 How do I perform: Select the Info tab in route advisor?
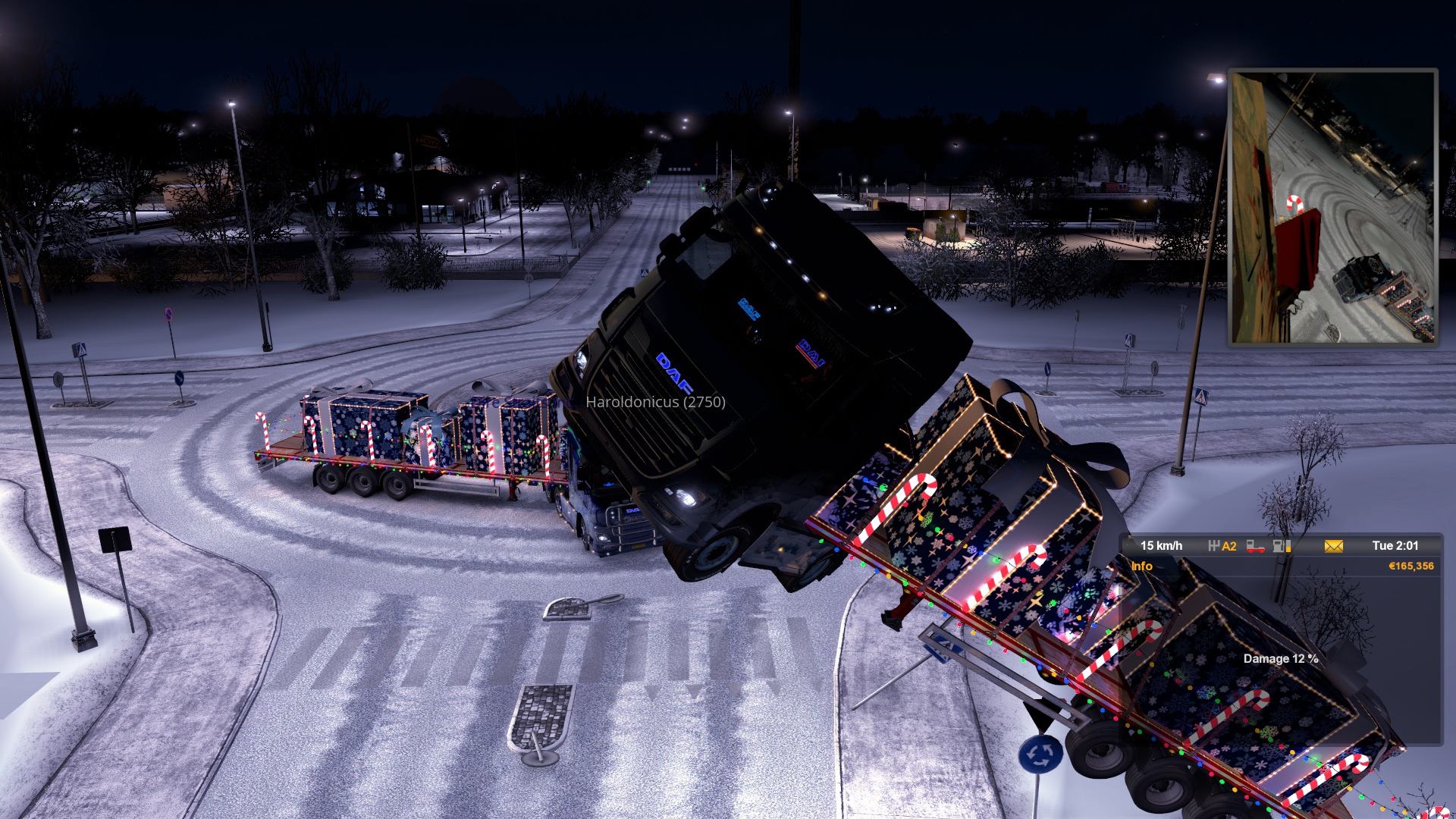(1141, 566)
